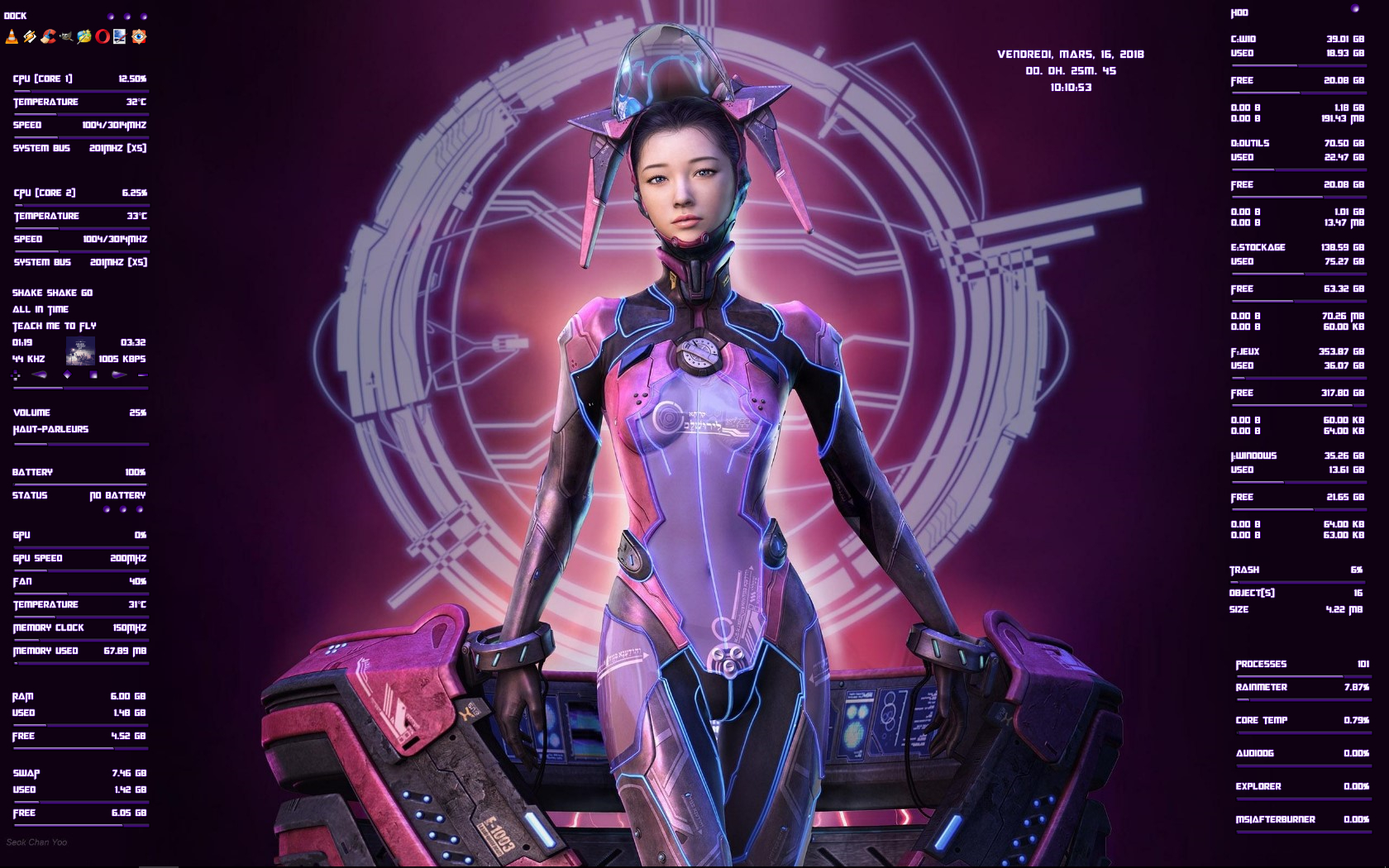Open Winamp from the dock

(x=30, y=36)
